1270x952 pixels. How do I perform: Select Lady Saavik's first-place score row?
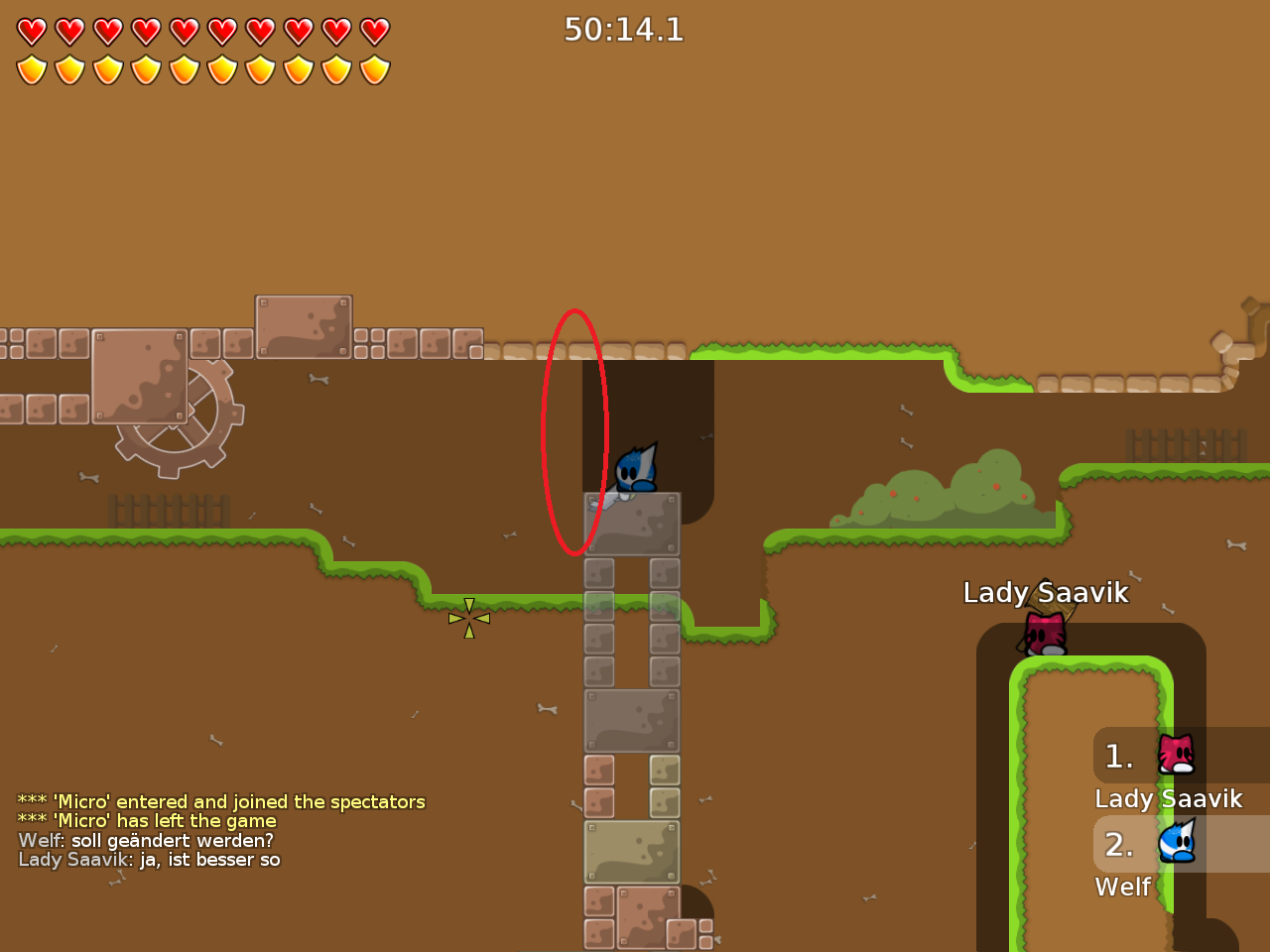[1181, 756]
